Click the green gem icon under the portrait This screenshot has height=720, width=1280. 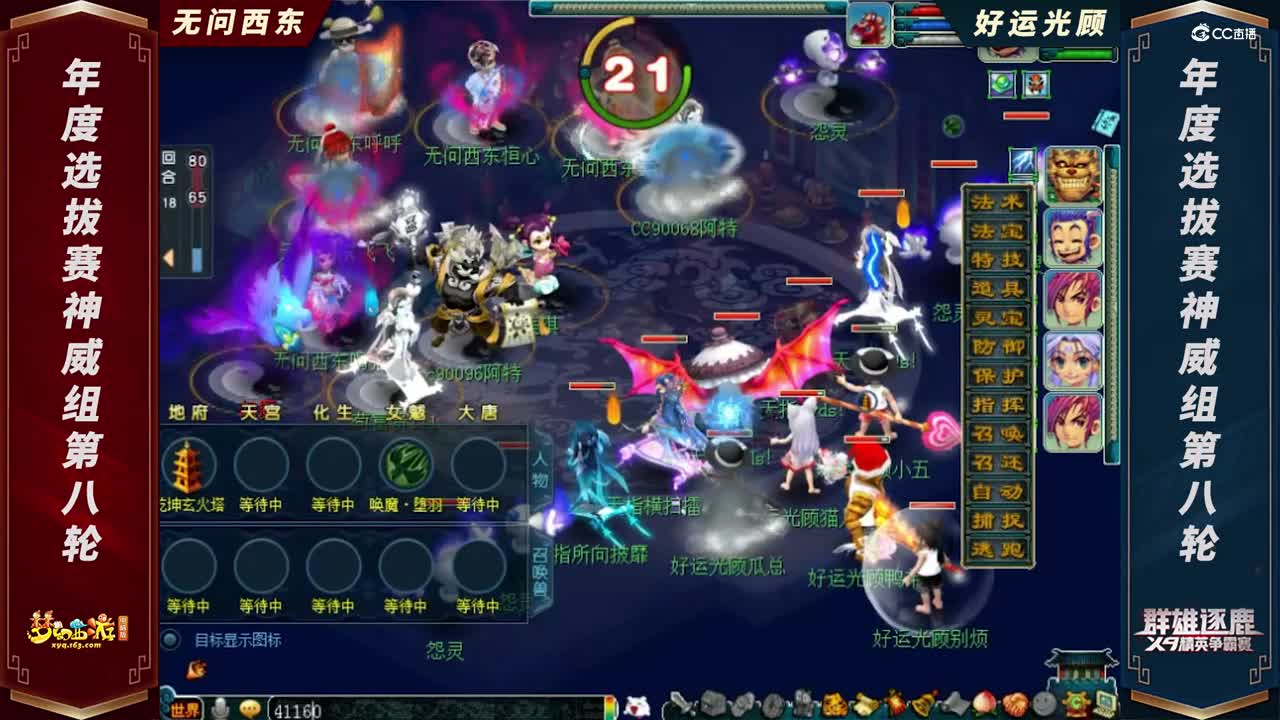pyautogui.click(x=1001, y=82)
